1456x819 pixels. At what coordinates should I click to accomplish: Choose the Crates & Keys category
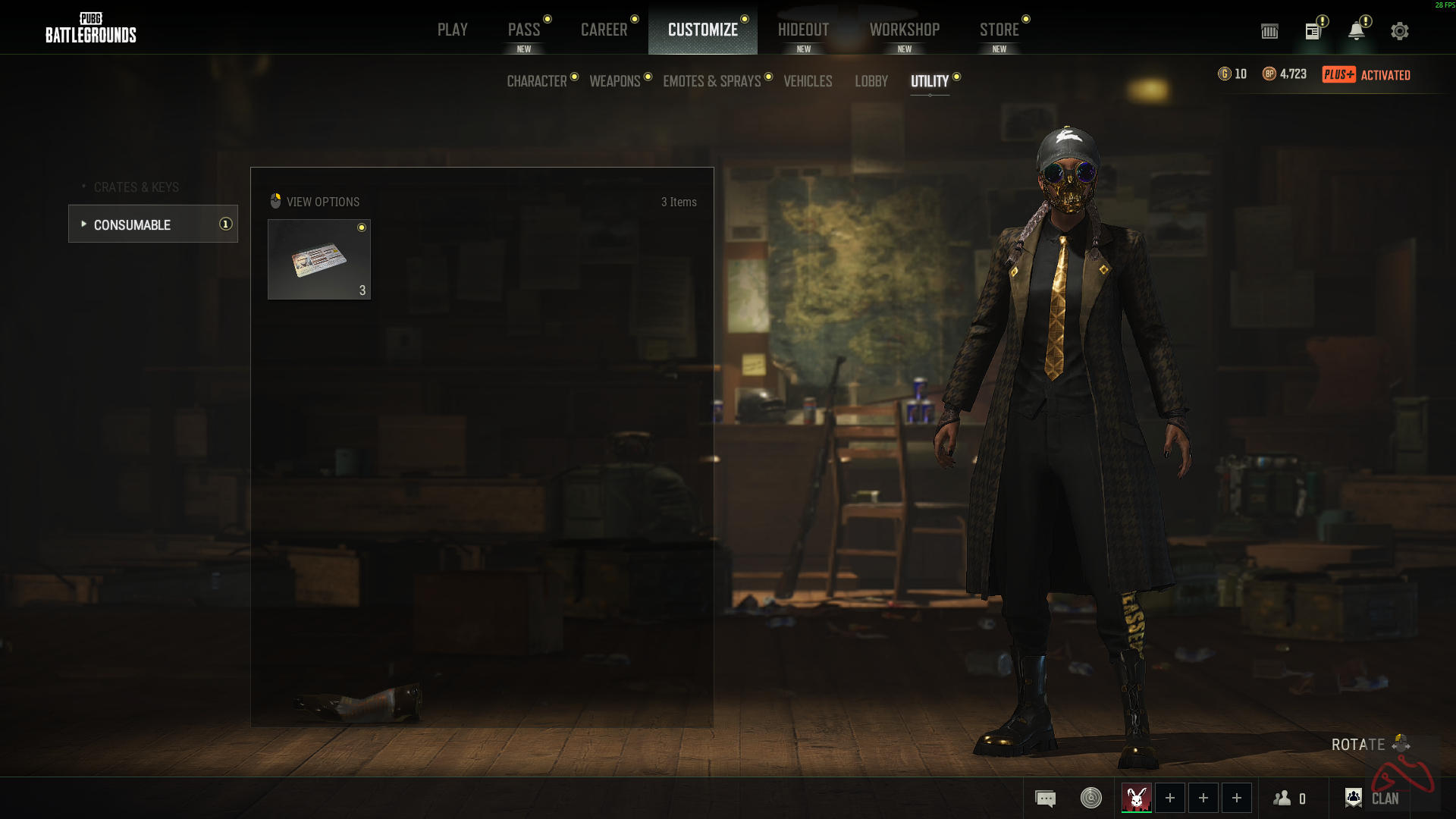click(x=136, y=187)
